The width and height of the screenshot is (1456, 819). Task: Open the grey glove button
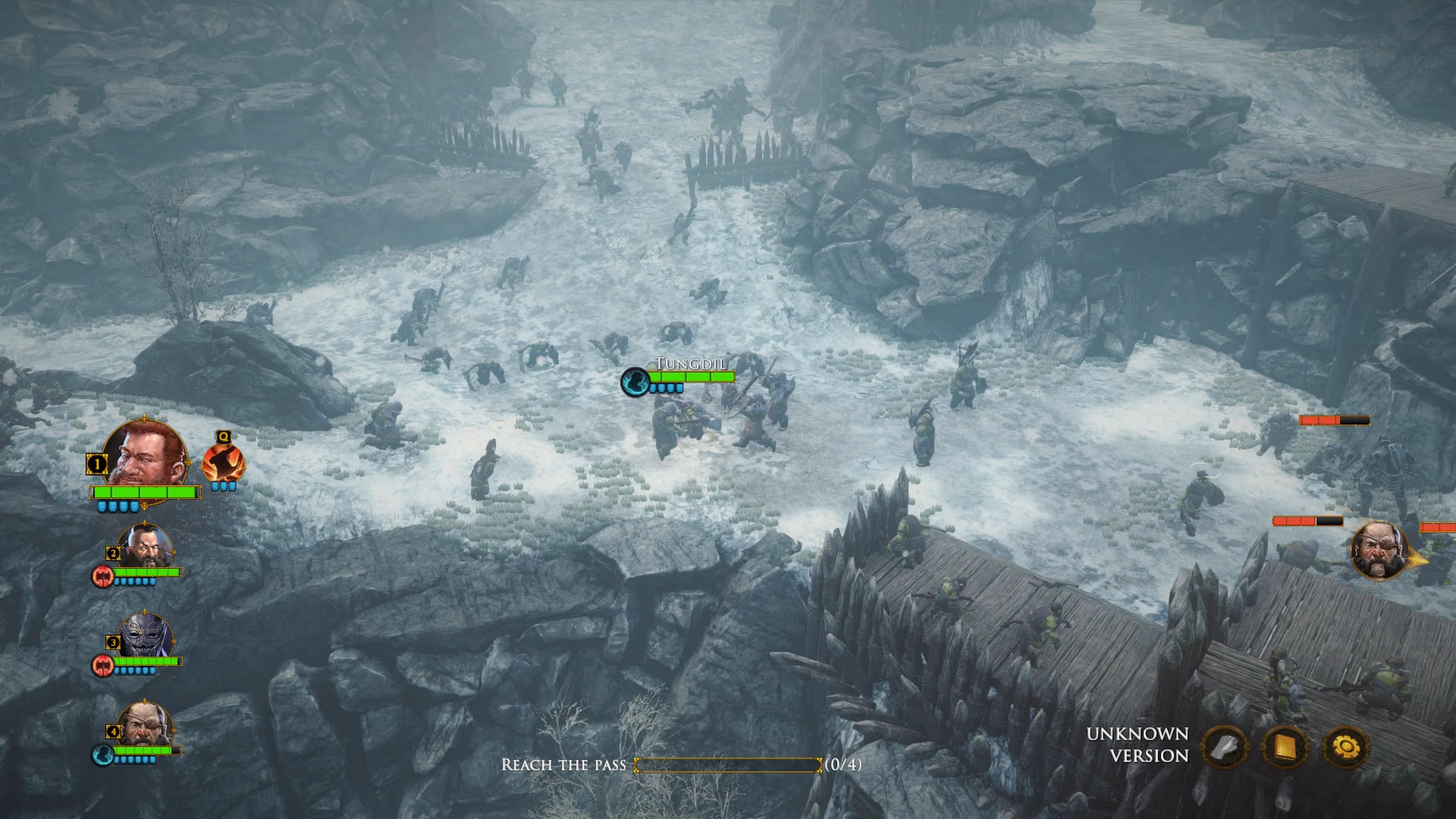click(x=1225, y=748)
